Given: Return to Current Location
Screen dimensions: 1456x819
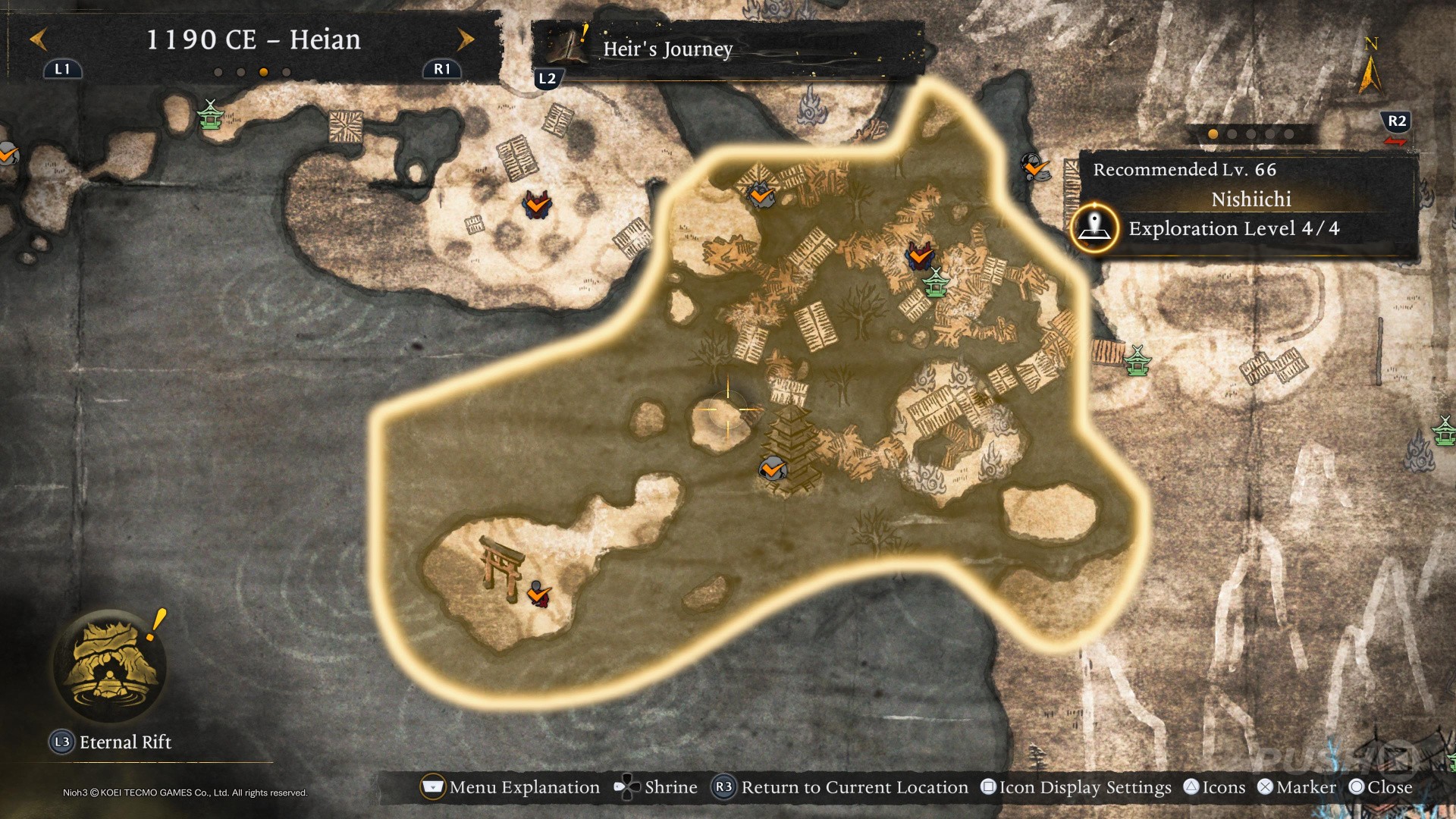Looking at the screenshot, I should tap(840, 787).
